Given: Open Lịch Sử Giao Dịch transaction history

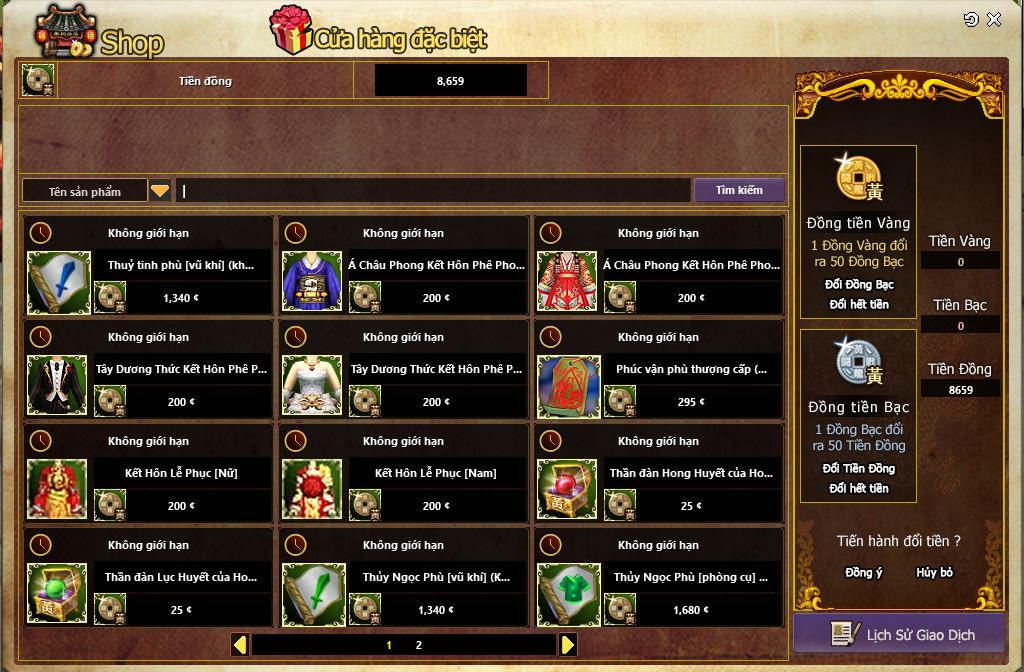Looking at the screenshot, I should [899, 634].
